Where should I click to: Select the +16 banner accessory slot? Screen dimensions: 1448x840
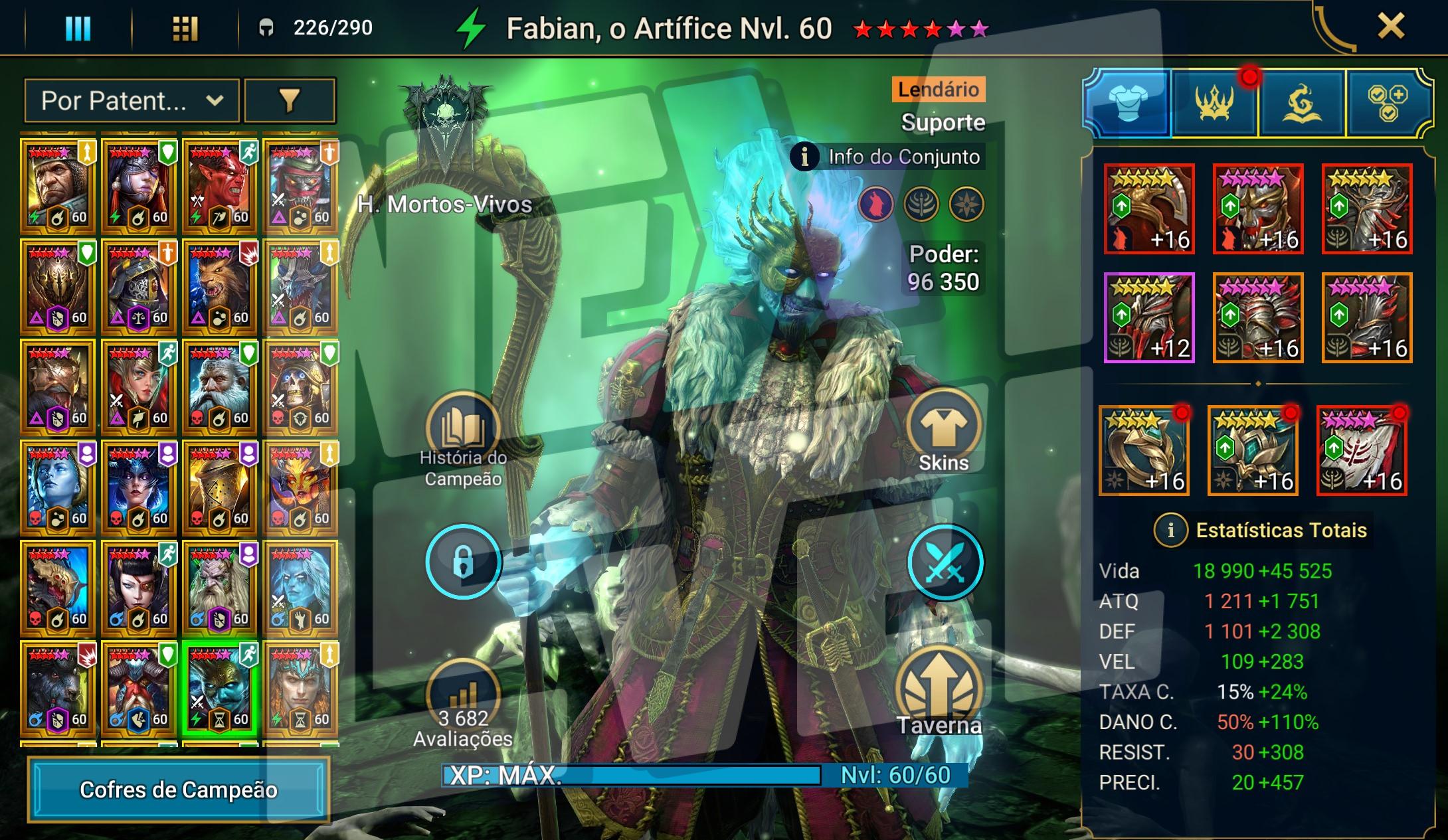point(1362,450)
